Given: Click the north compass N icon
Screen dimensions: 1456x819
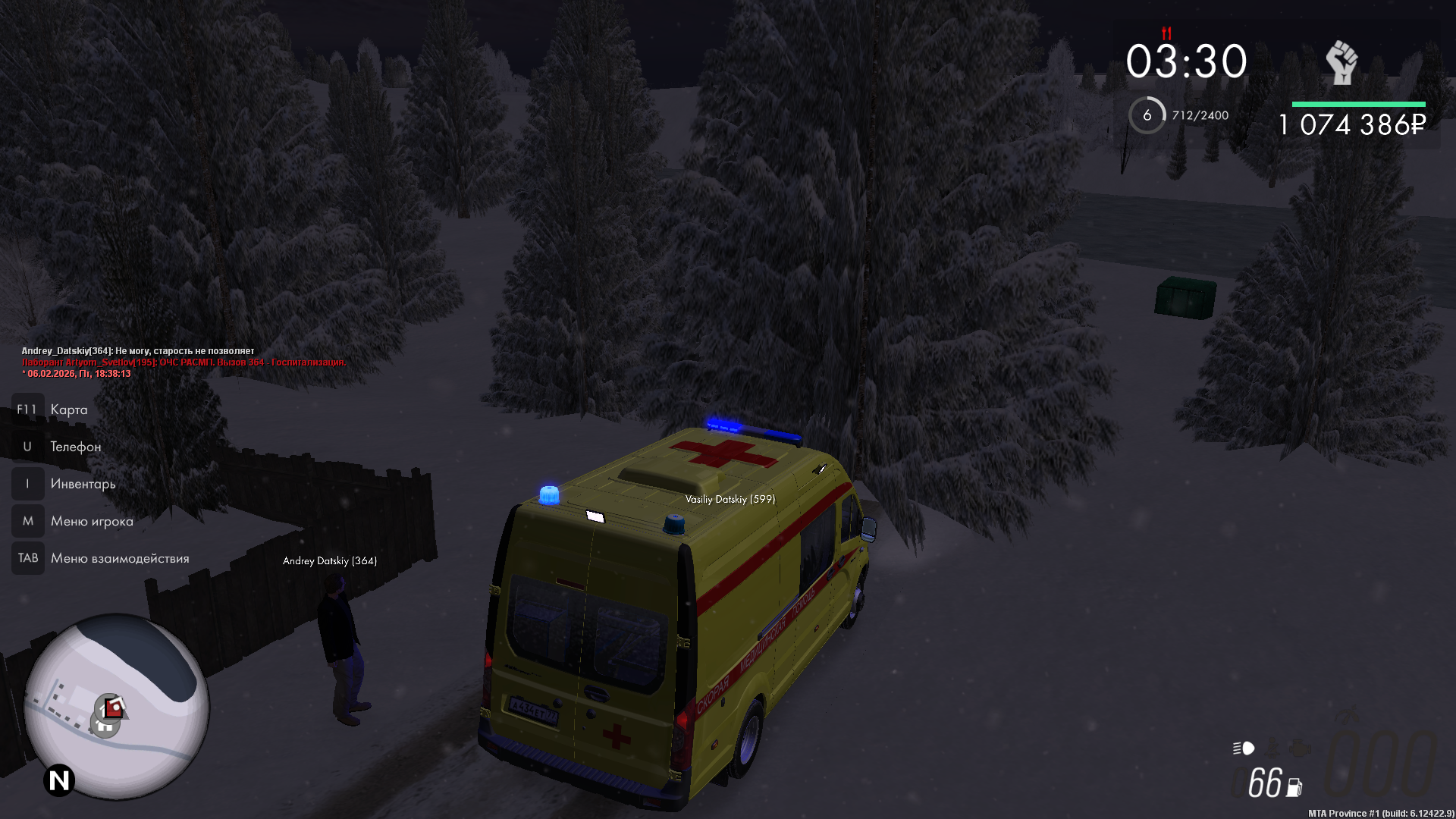Looking at the screenshot, I should click(59, 780).
